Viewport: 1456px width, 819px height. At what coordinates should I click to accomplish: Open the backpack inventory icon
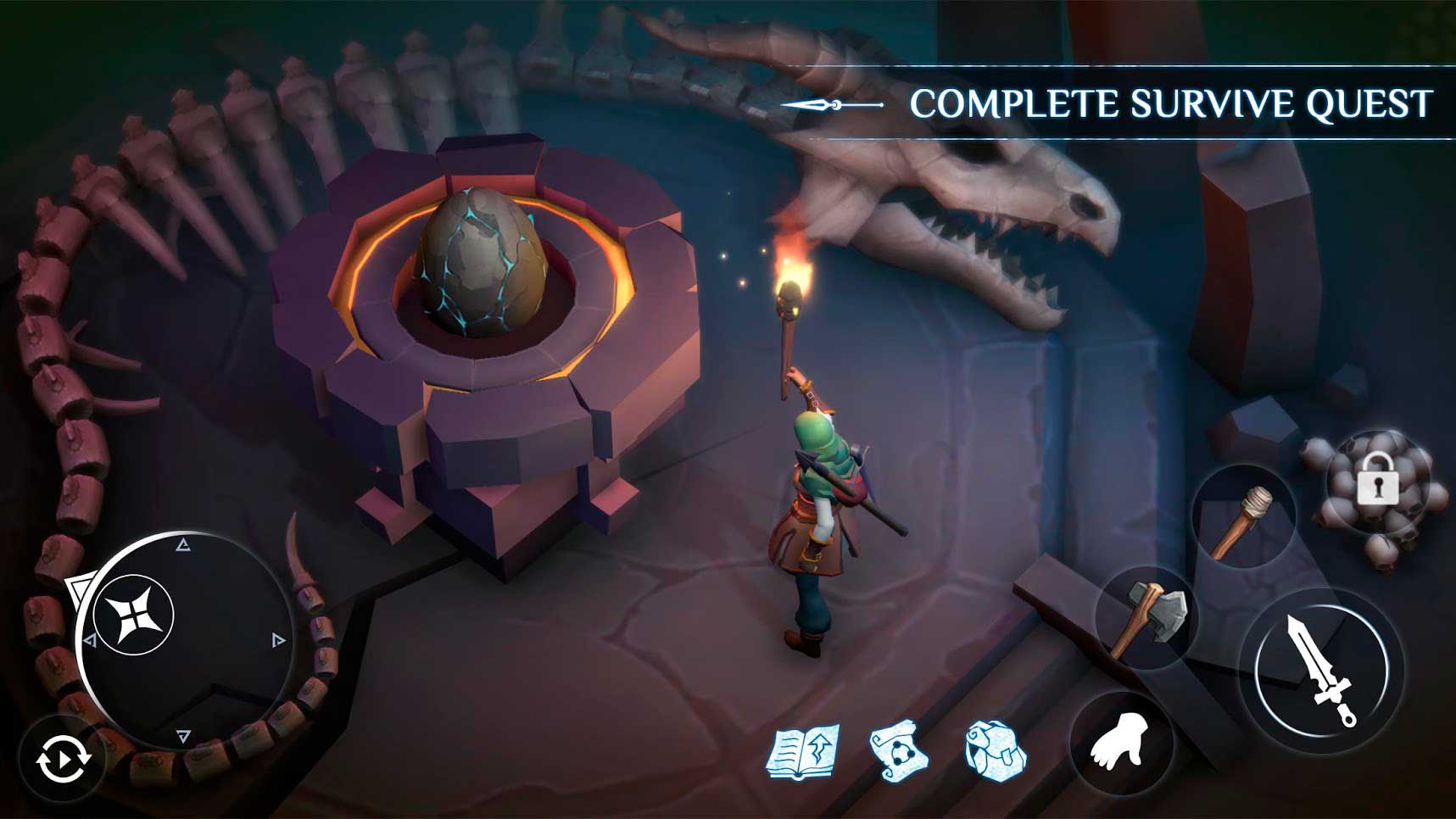(996, 750)
